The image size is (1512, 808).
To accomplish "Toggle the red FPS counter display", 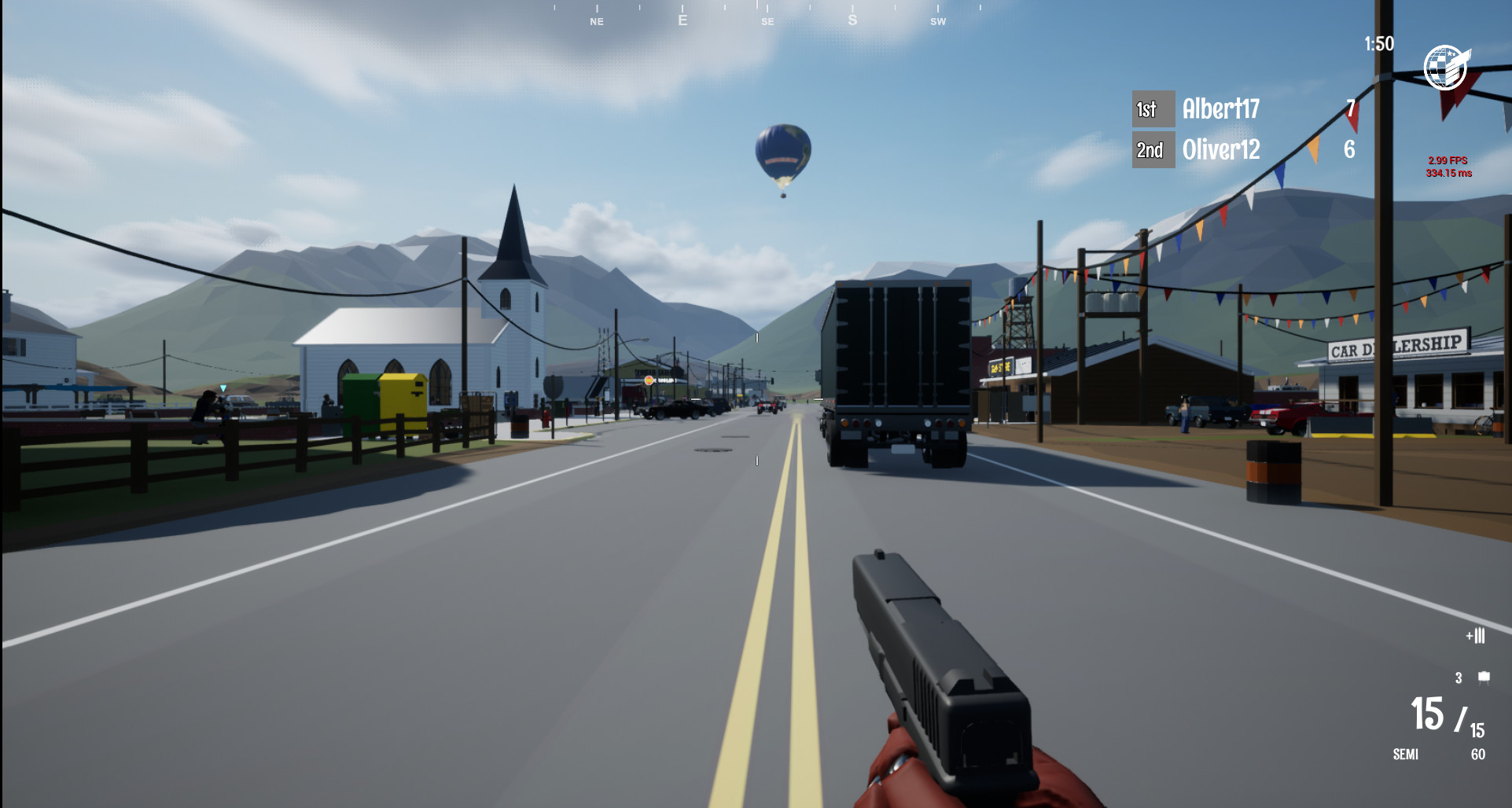I will tap(1447, 166).
